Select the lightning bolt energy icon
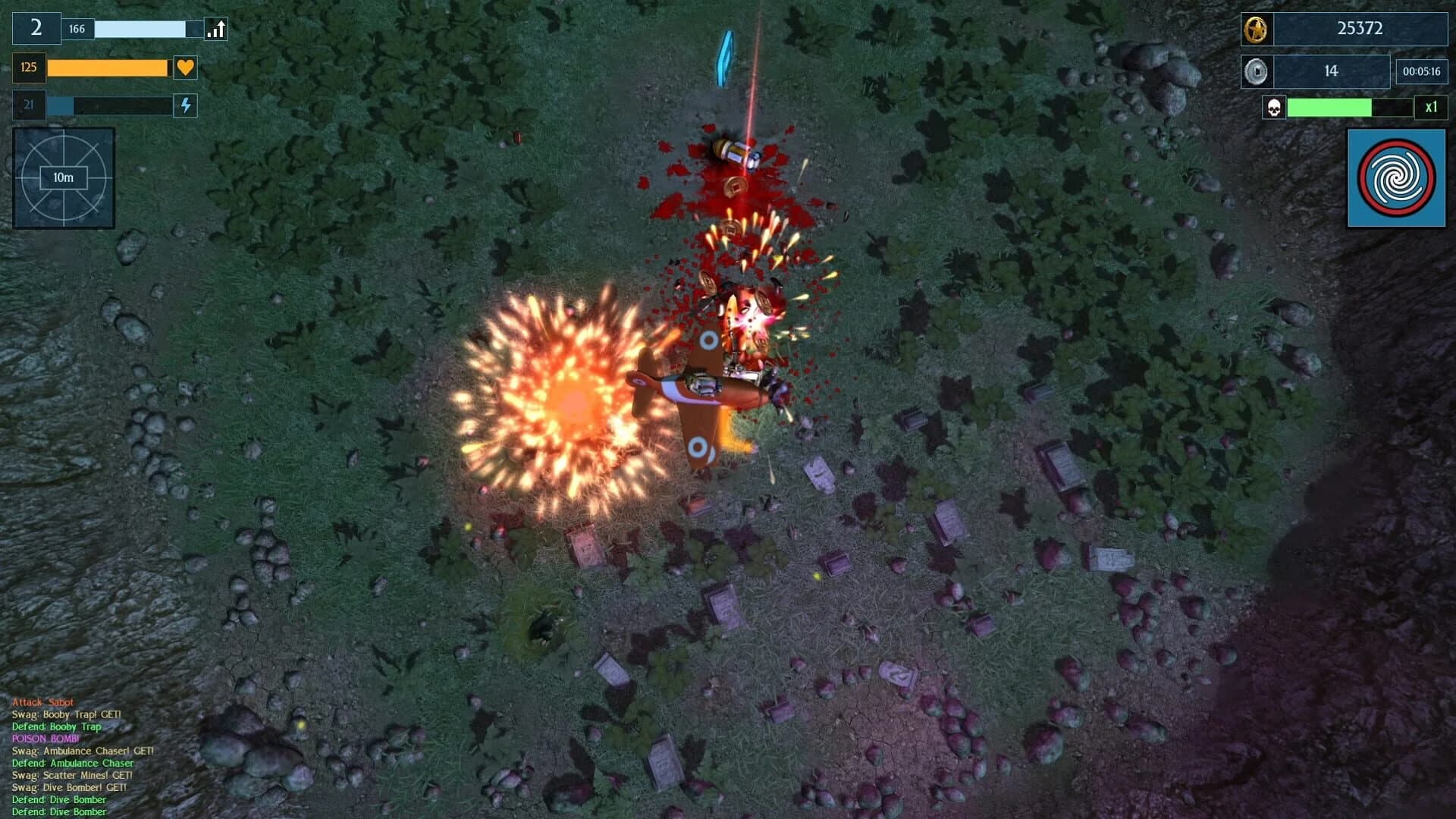1456x819 pixels. pyautogui.click(x=184, y=106)
